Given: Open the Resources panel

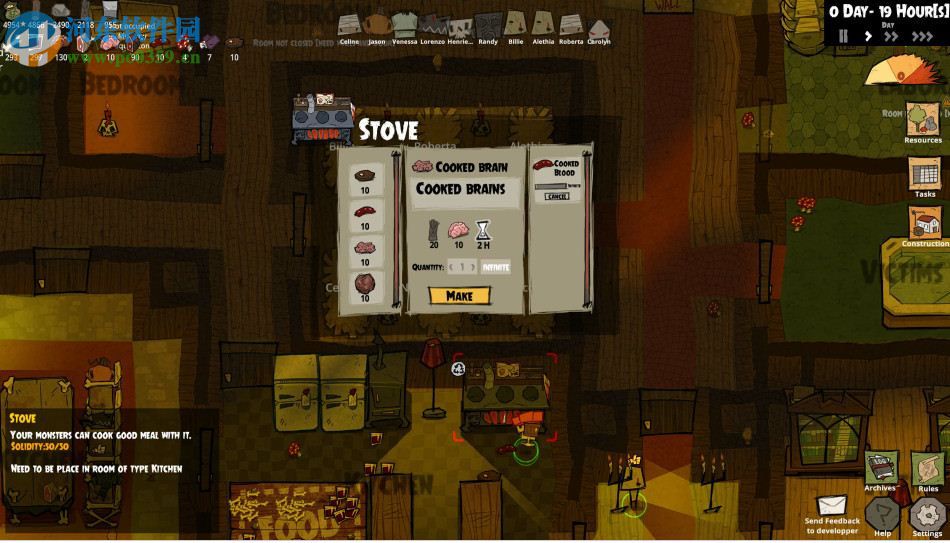Looking at the screenshot, I should (922, 120).
